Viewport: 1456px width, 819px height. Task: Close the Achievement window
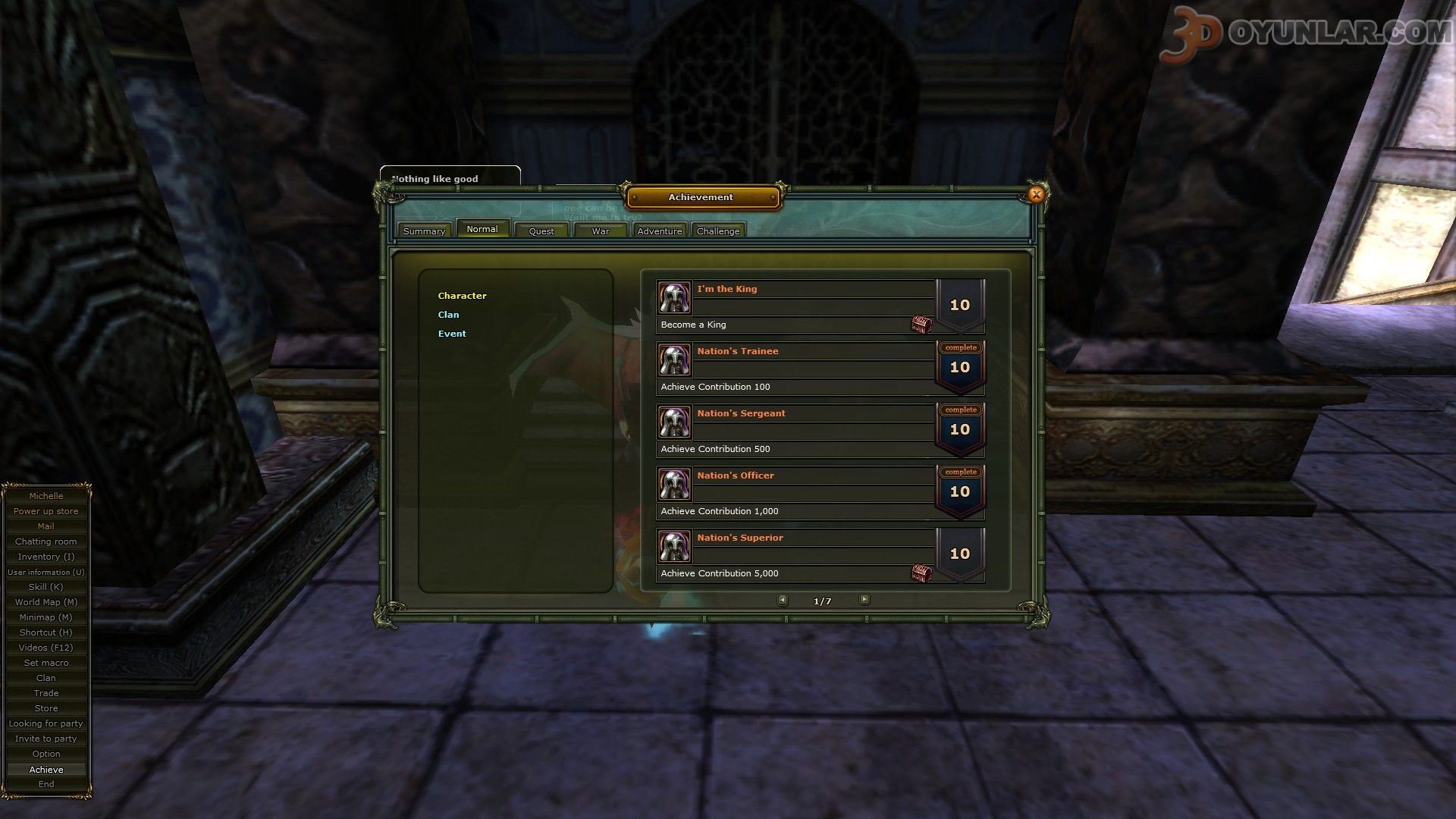pos(1036,194)
